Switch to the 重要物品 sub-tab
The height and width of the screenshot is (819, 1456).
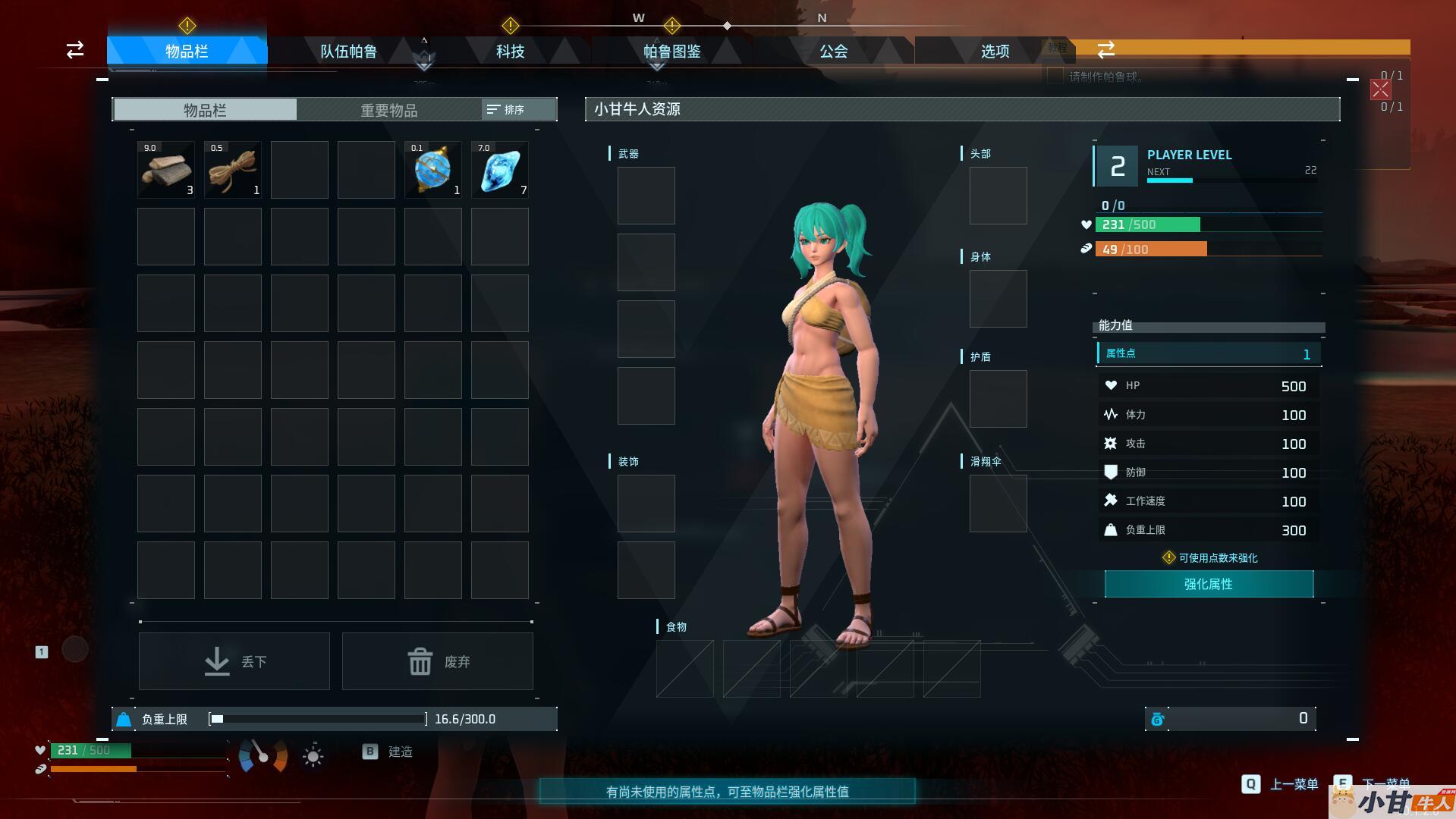(x=388, y=110)
